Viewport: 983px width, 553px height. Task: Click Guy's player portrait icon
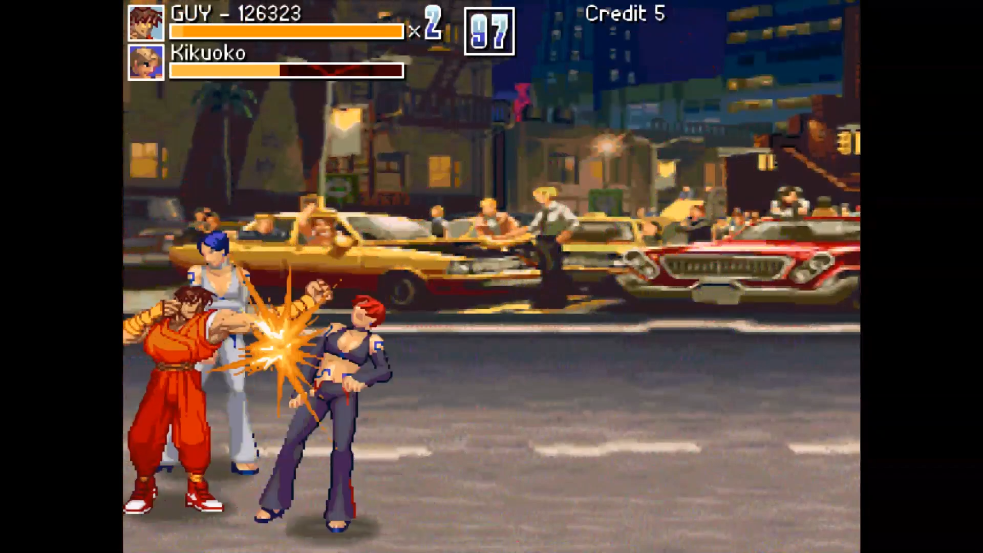146,23
